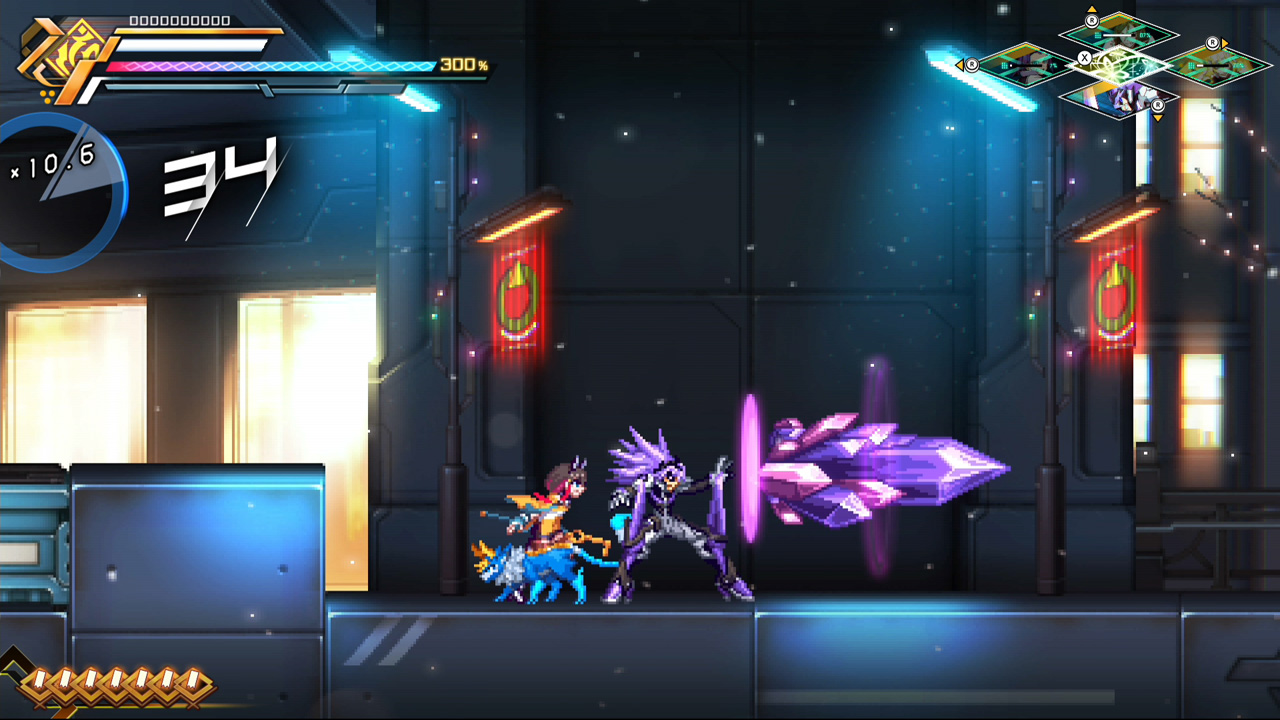Click the 300% gauge label
Image resolution: width=1280 pixels, height=720 pixels.
point(463,64)
